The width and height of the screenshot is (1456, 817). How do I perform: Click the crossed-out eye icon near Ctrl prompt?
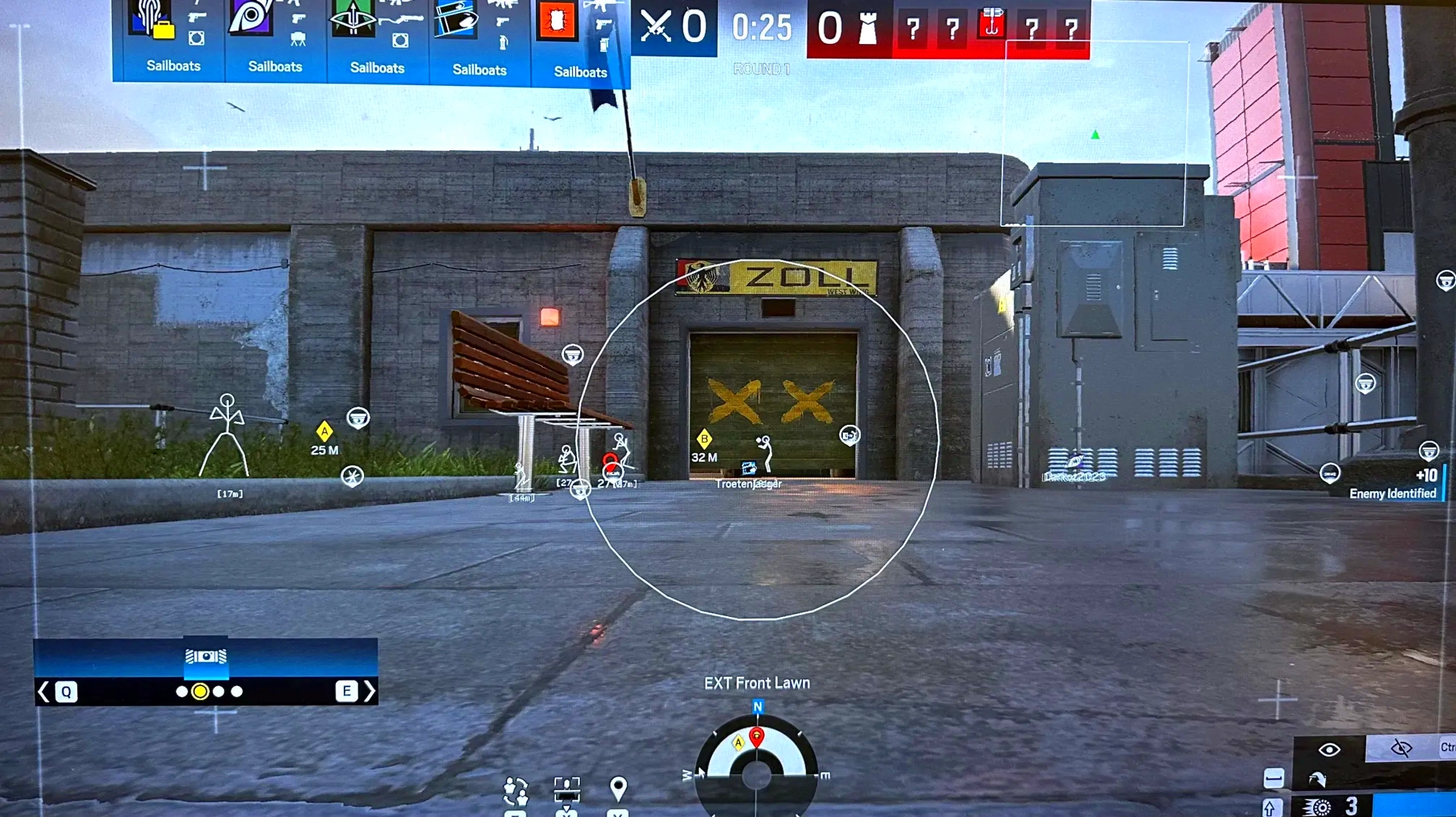pos(1401,747)
